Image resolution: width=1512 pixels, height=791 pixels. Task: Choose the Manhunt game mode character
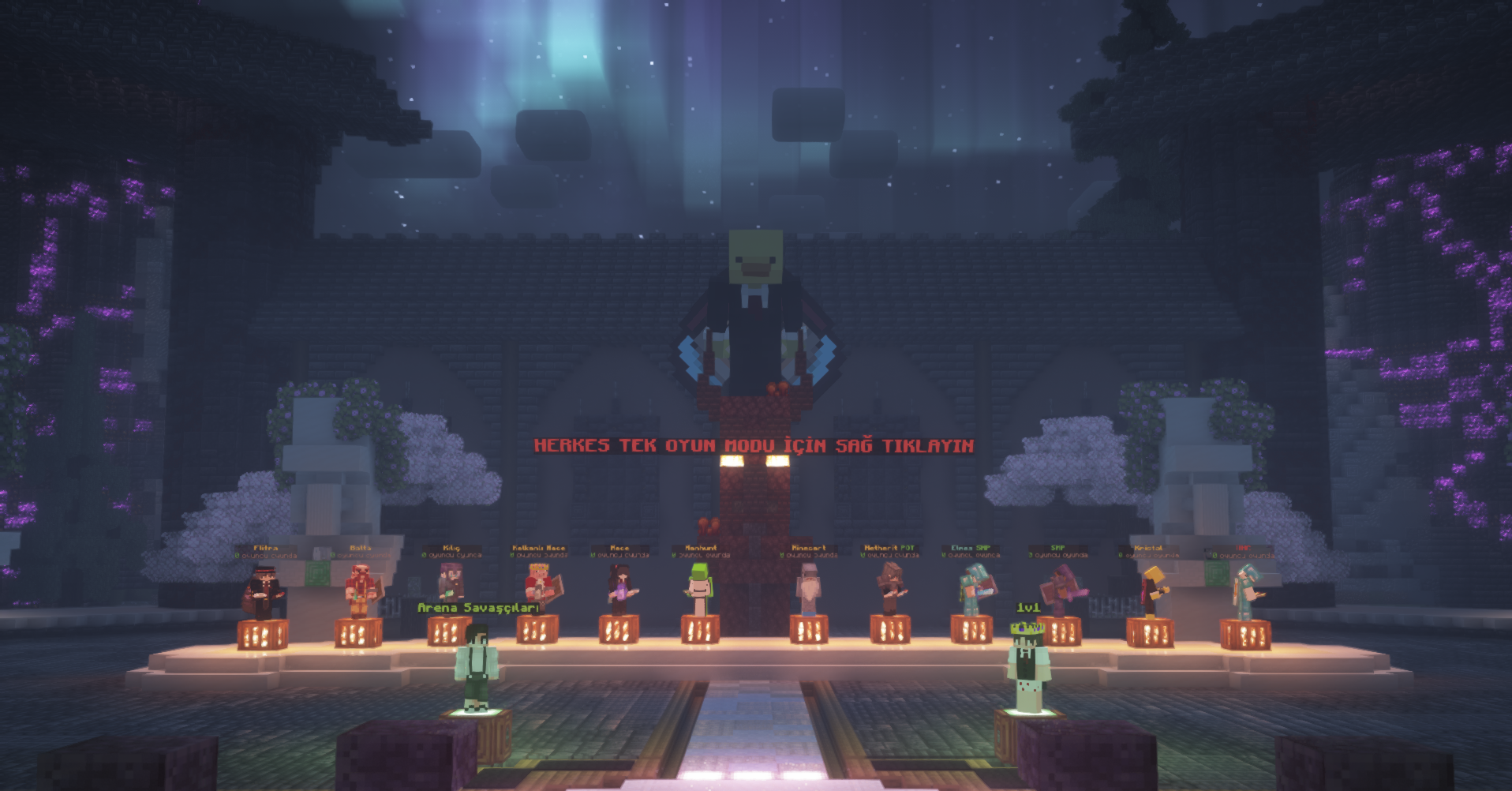tap(699, 590)
